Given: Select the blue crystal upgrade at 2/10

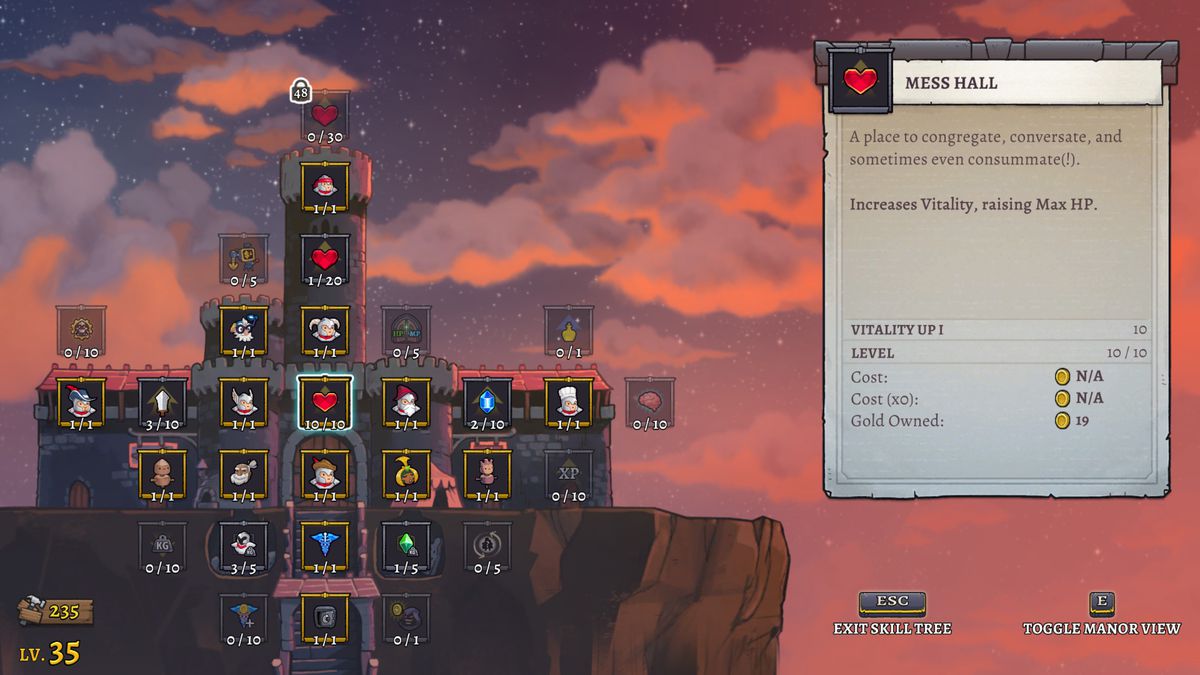Looking at the screenshot, I should [488, 402].
